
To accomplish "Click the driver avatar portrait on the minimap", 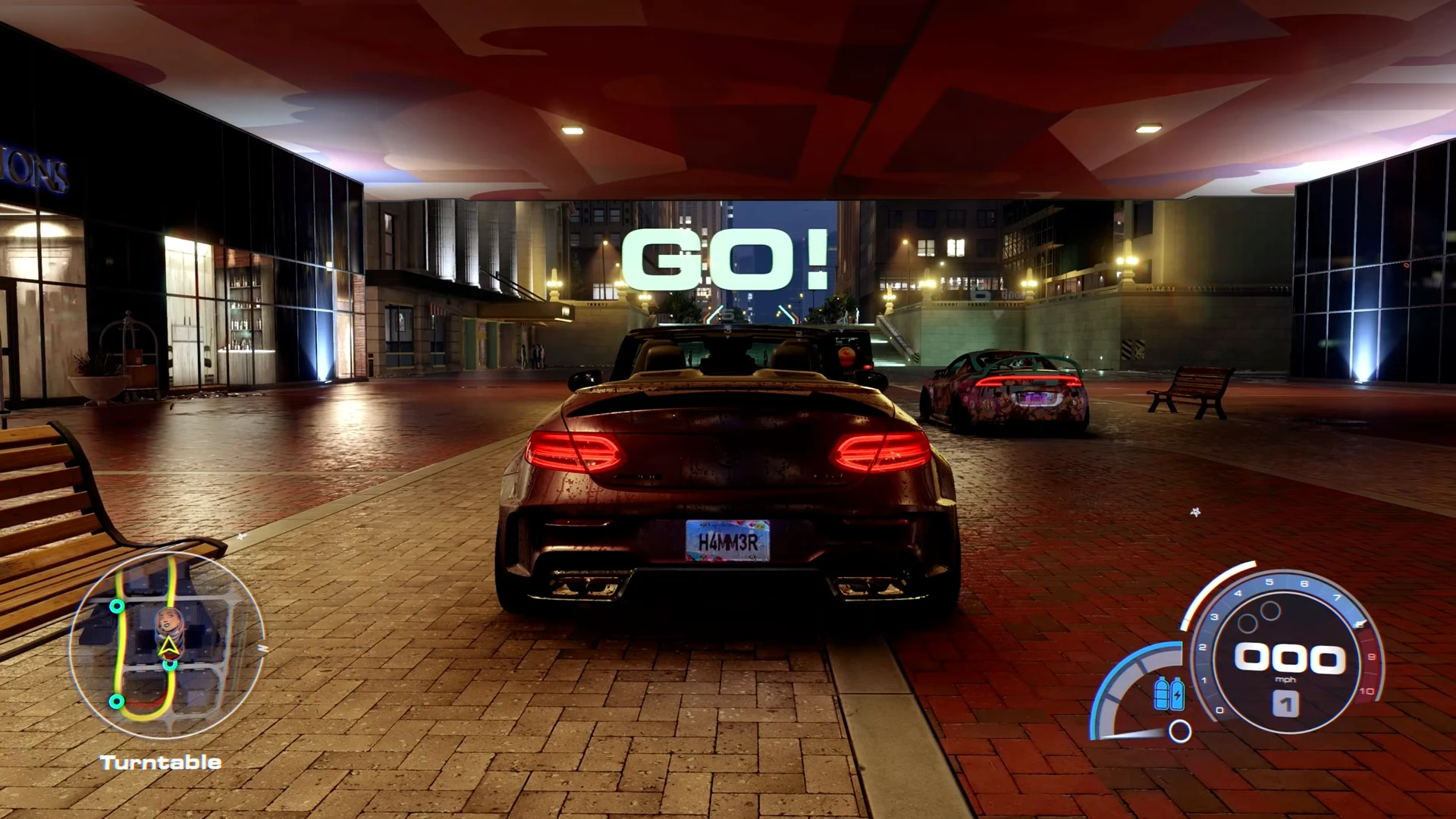I will (168, 620).
